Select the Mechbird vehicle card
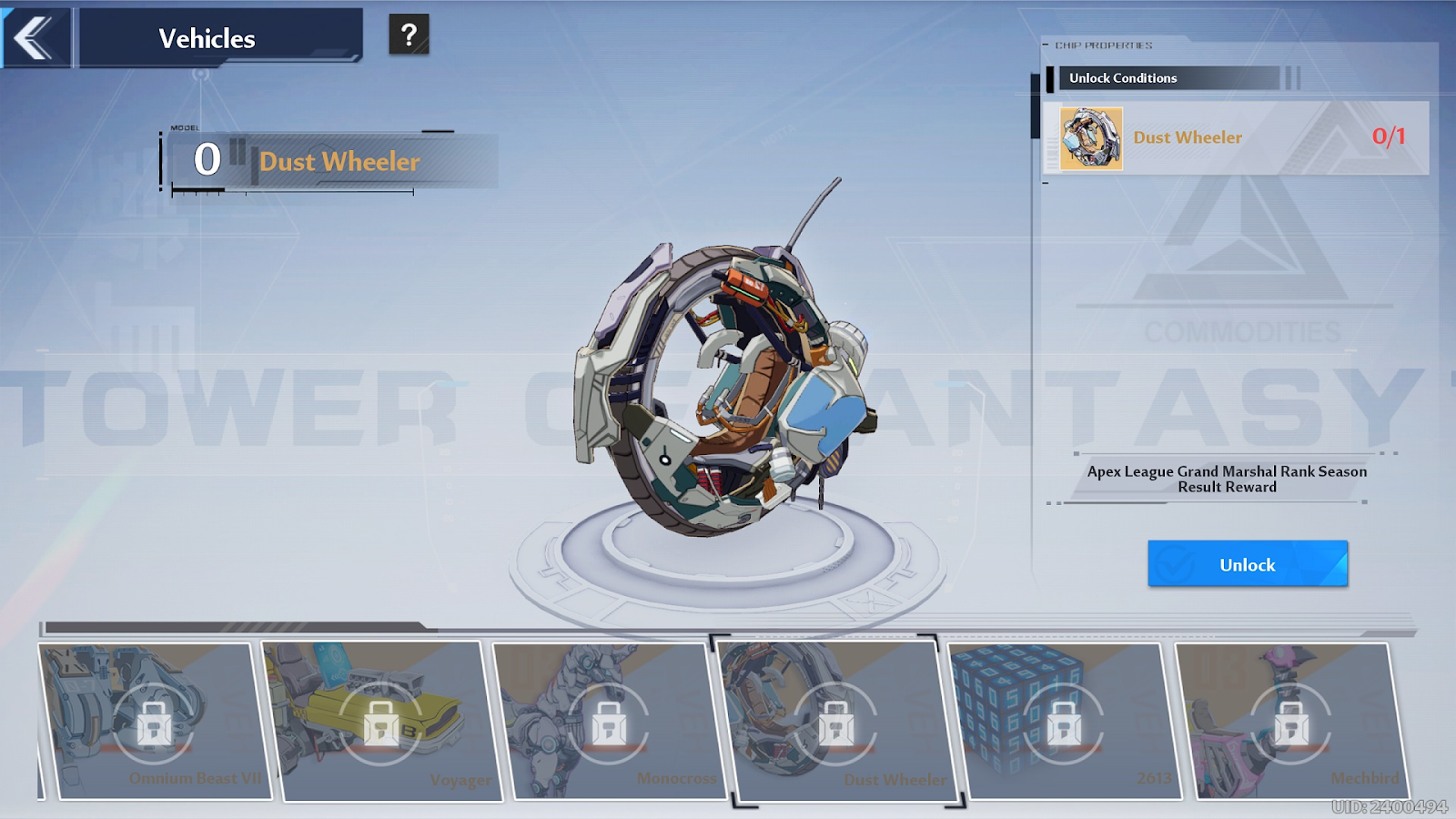 tap(1290, 721)
